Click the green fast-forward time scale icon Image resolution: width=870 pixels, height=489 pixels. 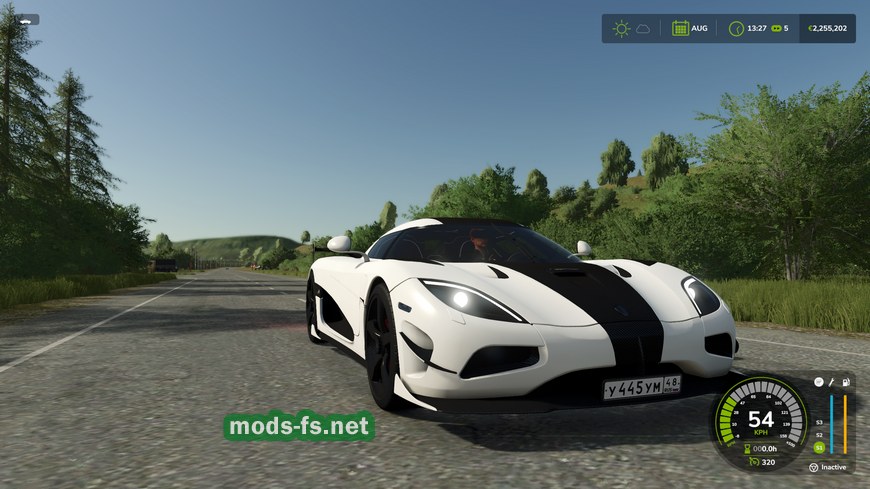pyautogui.click(x=775, y=28)
